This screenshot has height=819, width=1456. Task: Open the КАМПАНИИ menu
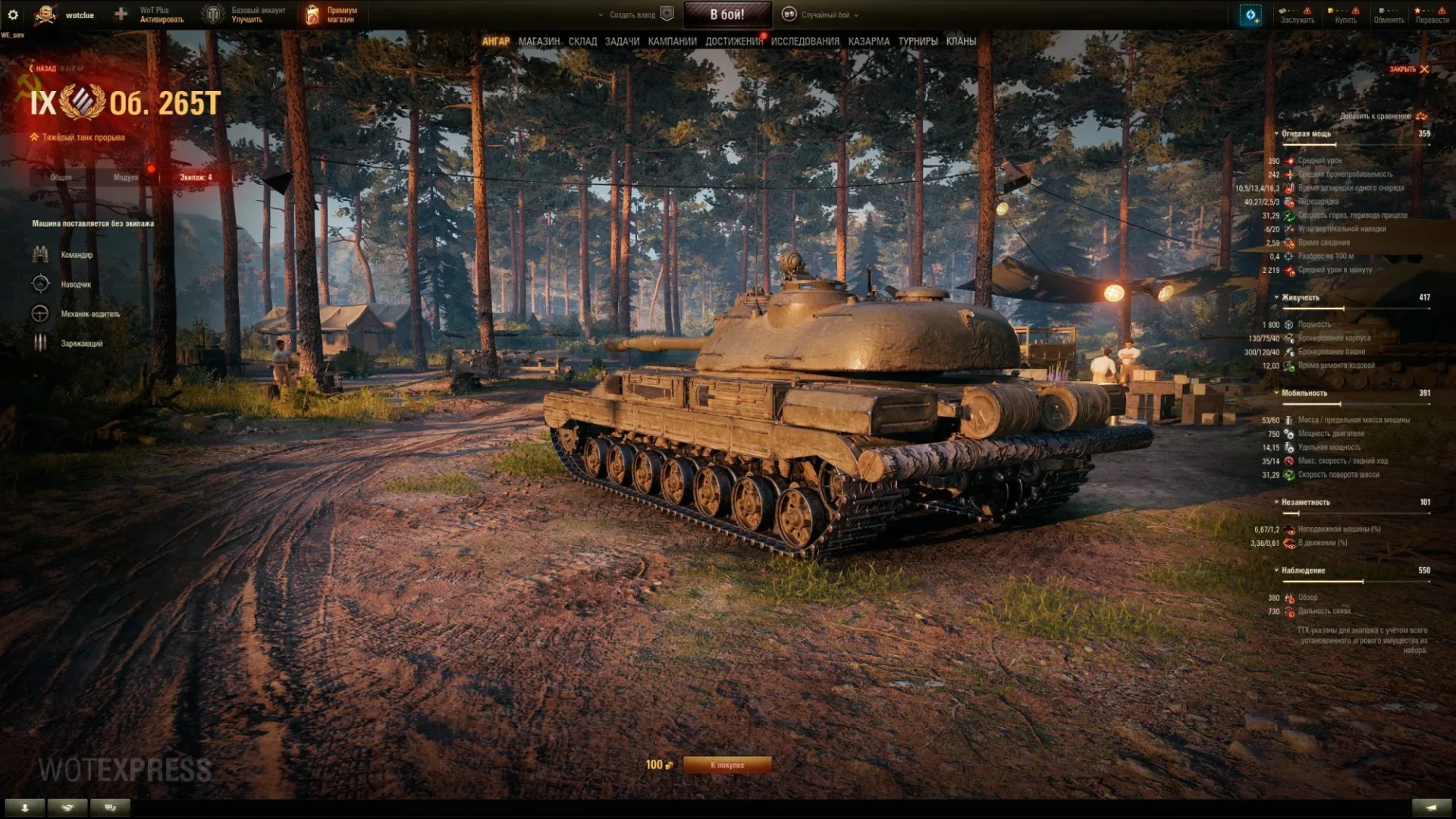(672, 42)
